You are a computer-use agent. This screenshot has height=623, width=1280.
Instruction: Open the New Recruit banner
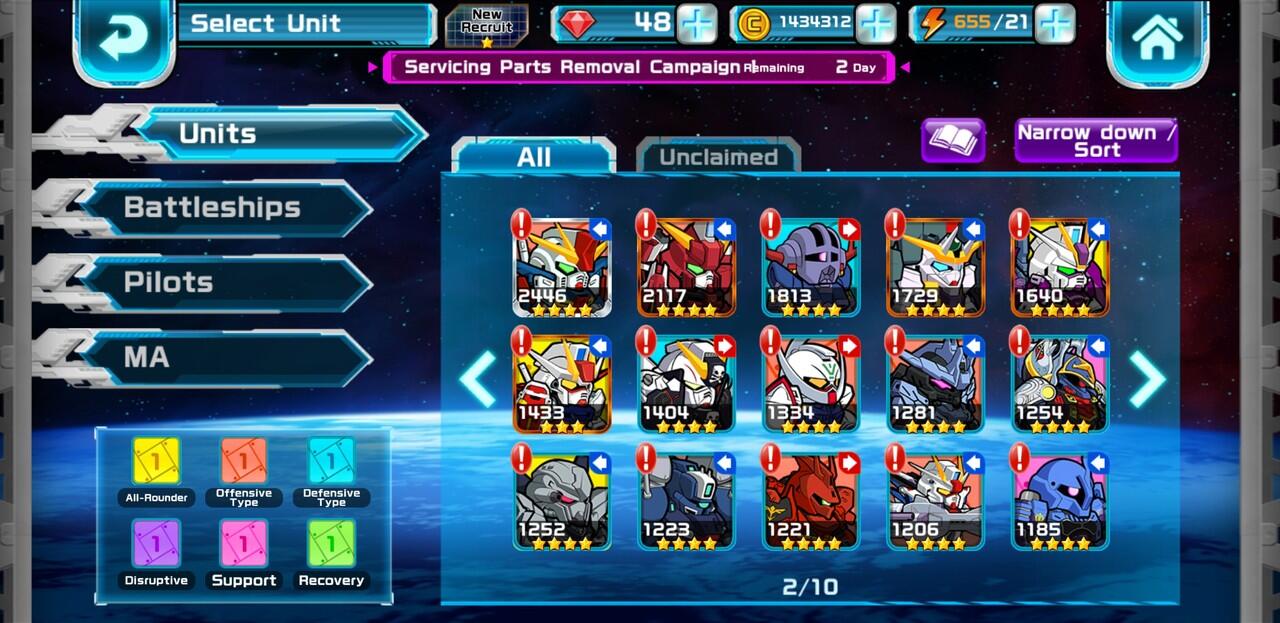coord(486,25)
